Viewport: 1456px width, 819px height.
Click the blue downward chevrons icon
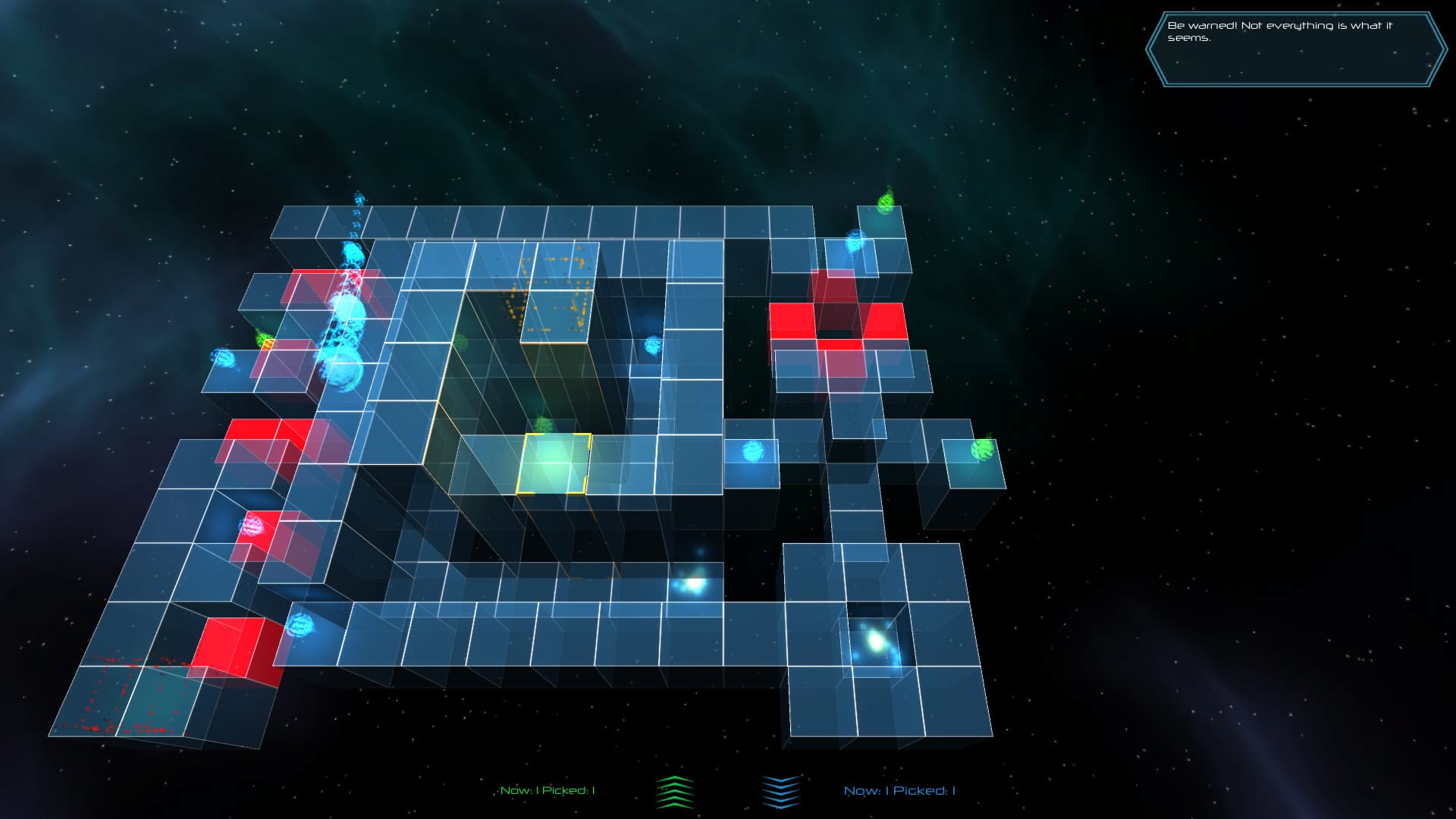[780, 792]
